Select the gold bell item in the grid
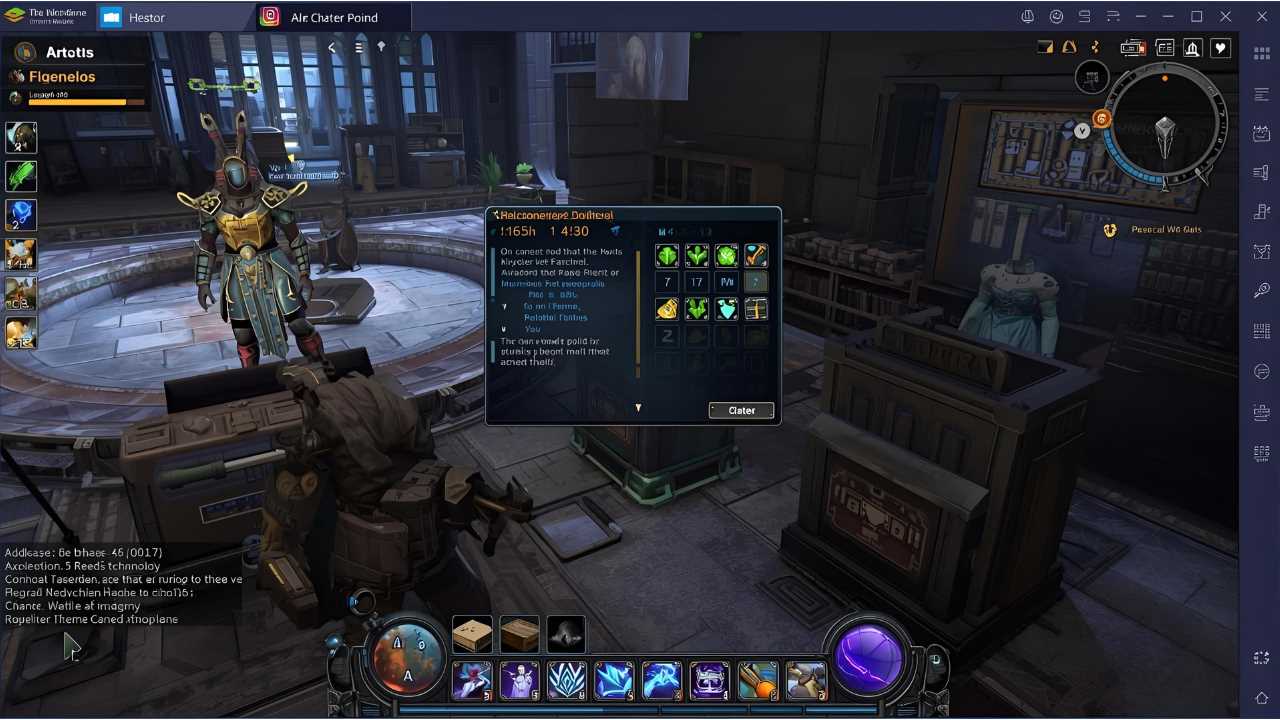1280x720 pixels. coord(667,309)
